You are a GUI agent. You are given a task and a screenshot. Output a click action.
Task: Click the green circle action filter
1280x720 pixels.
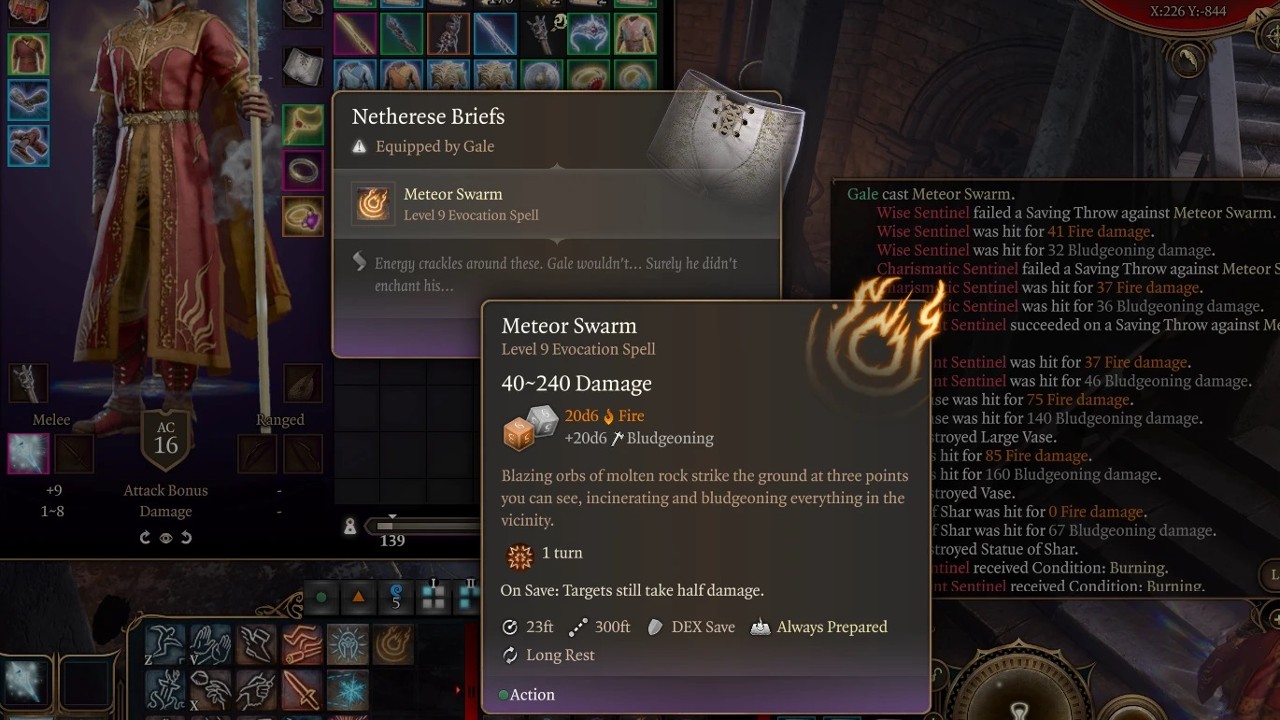(321, 597)
